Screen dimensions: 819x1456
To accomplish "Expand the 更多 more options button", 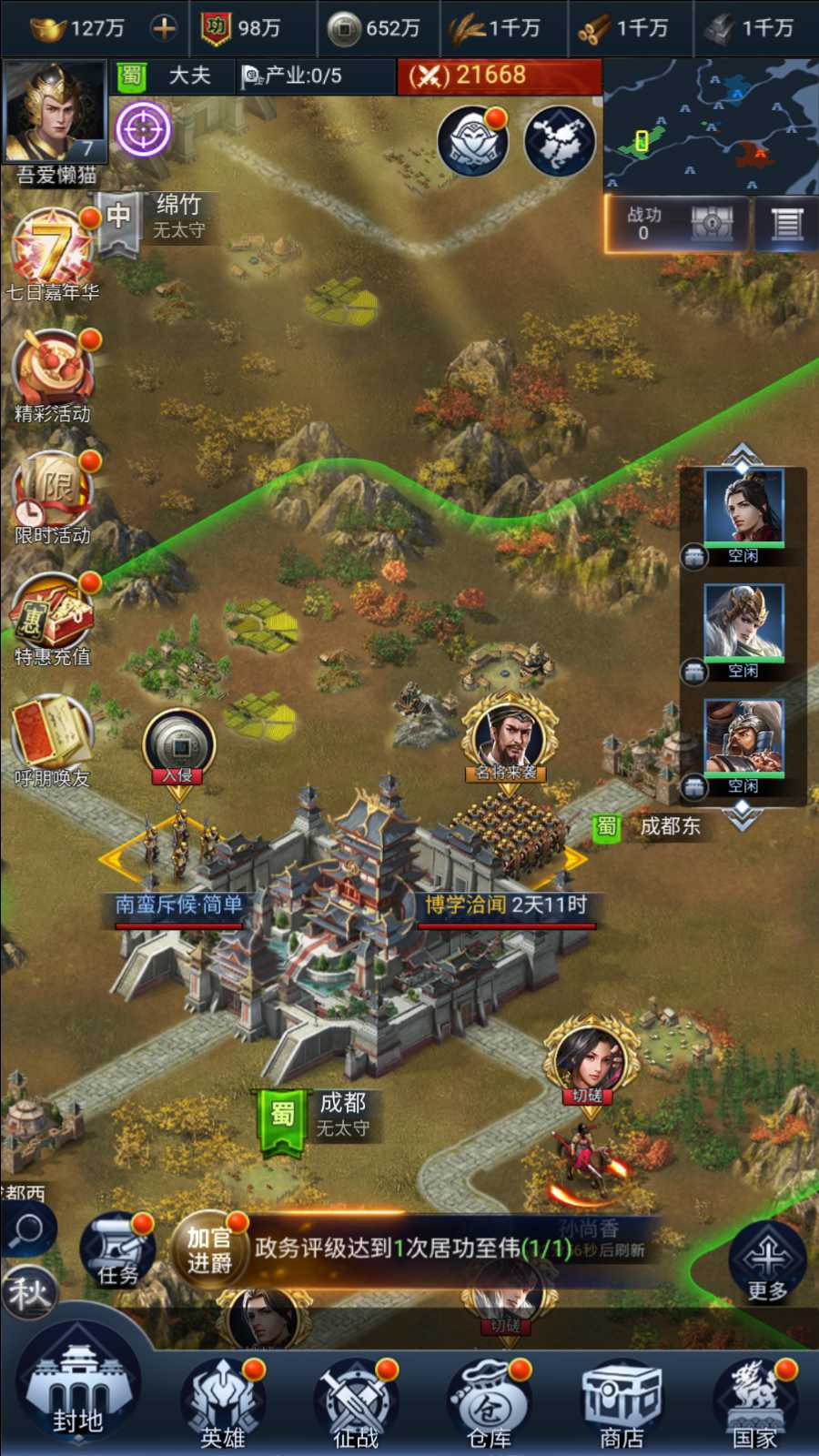I will (766, 1262).
